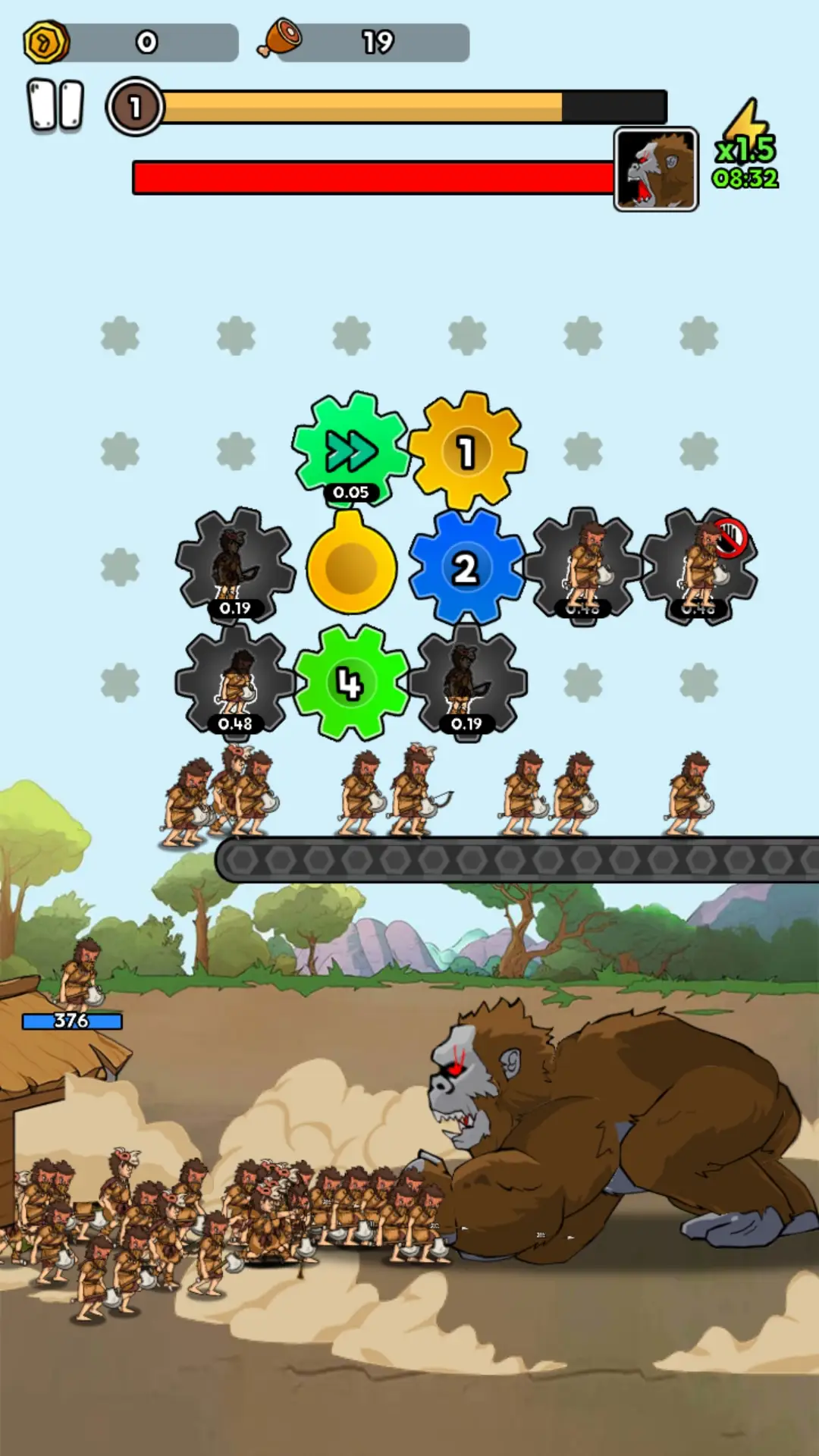Tap the gold coin currency icon
The image size is (819, 1456).
(46, 42)
